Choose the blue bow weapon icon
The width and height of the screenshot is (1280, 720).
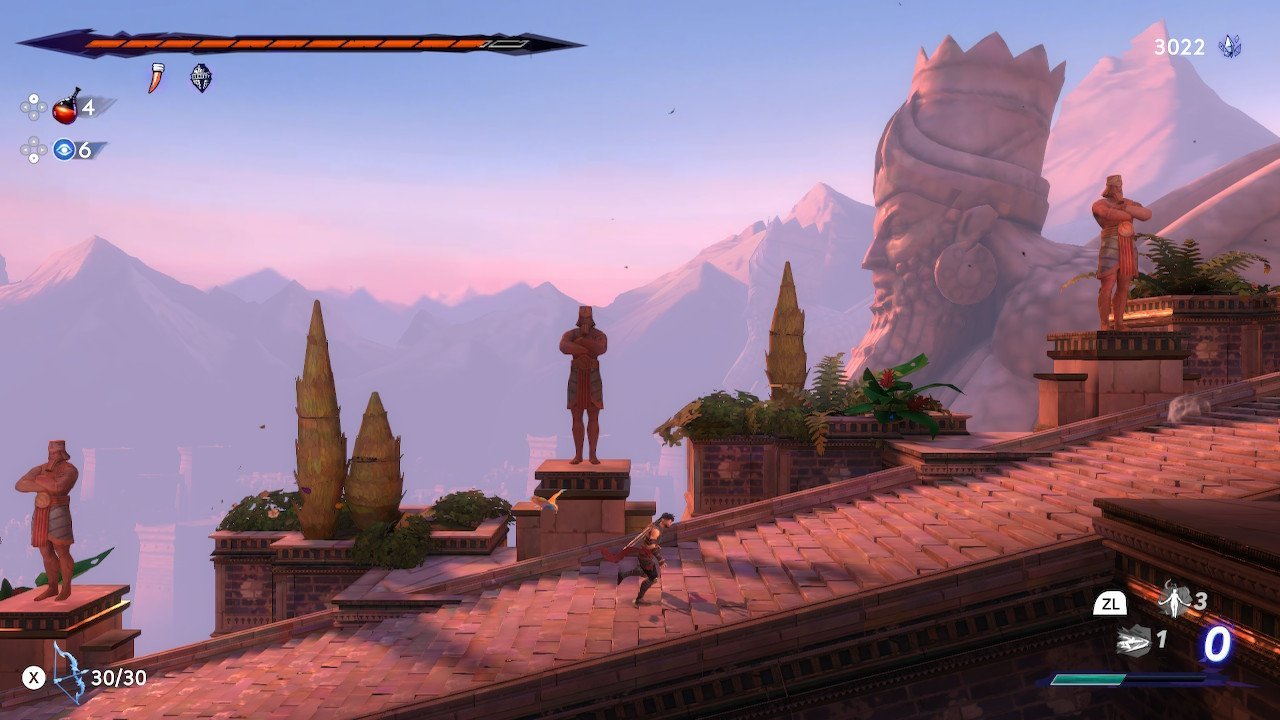tap(70, 672)
